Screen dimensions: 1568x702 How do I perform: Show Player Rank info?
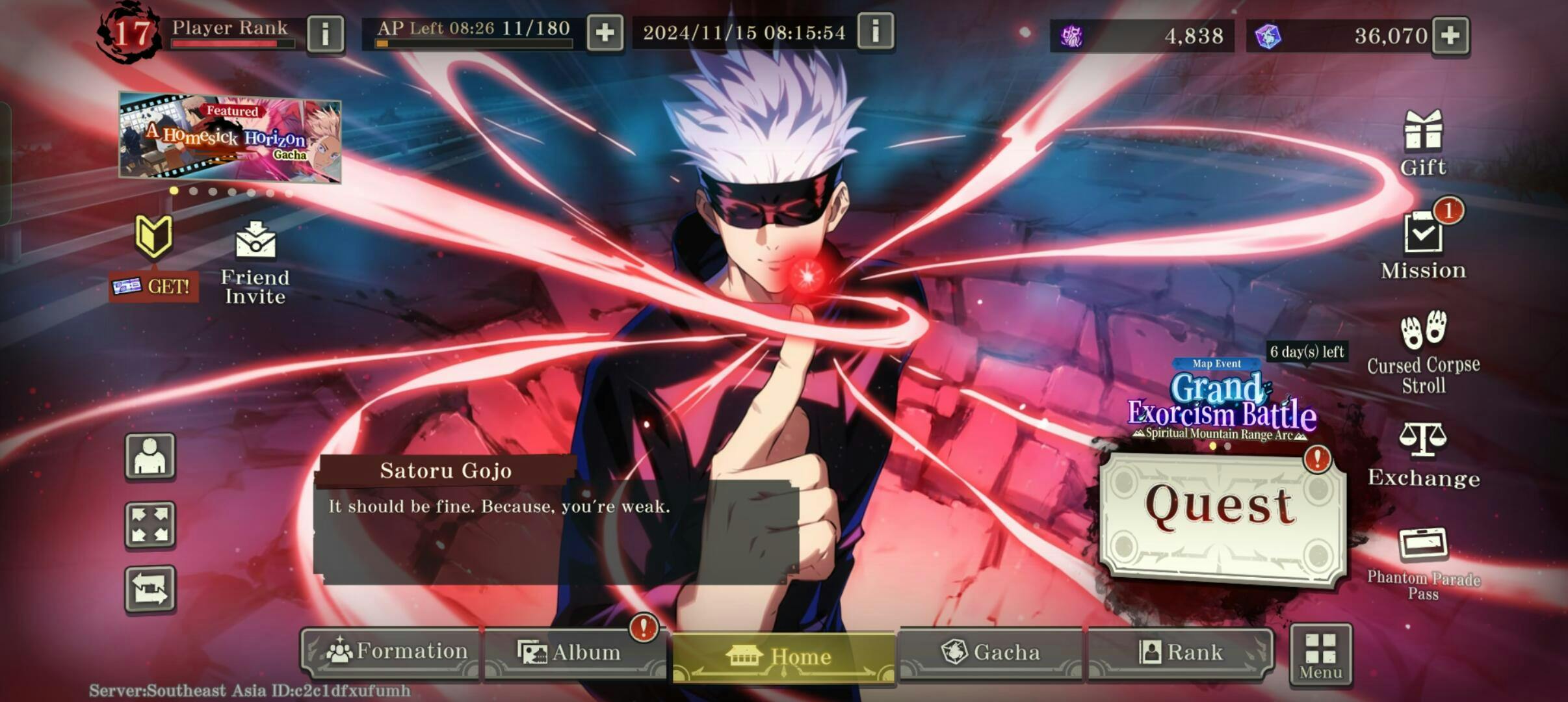click(x=325, y=32)
